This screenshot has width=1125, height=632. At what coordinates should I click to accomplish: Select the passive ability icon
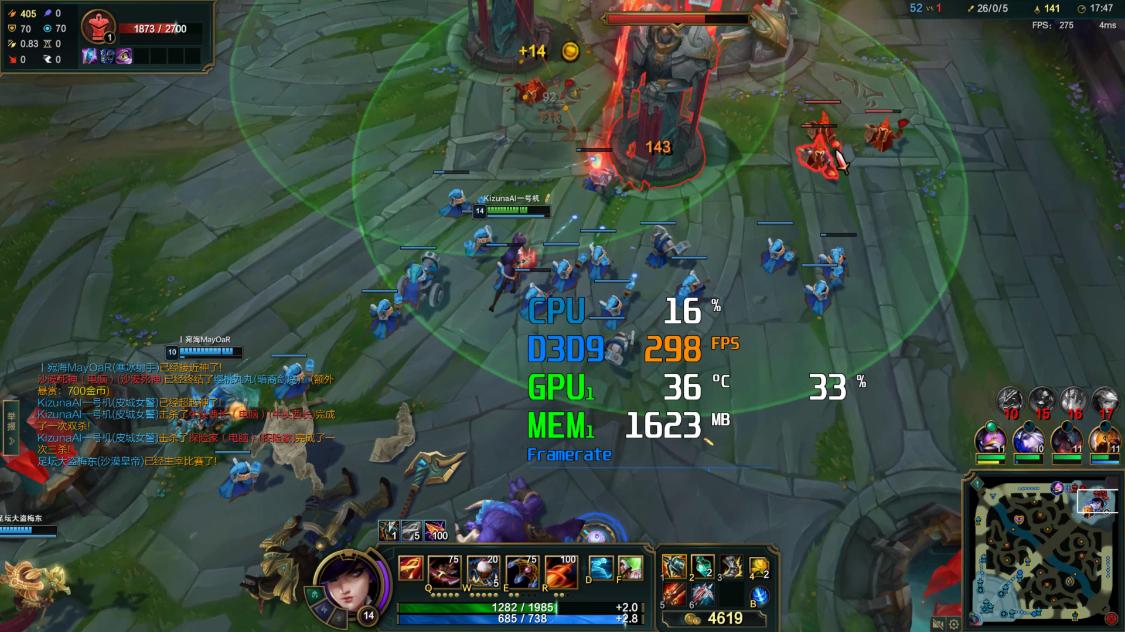[410, 568]
